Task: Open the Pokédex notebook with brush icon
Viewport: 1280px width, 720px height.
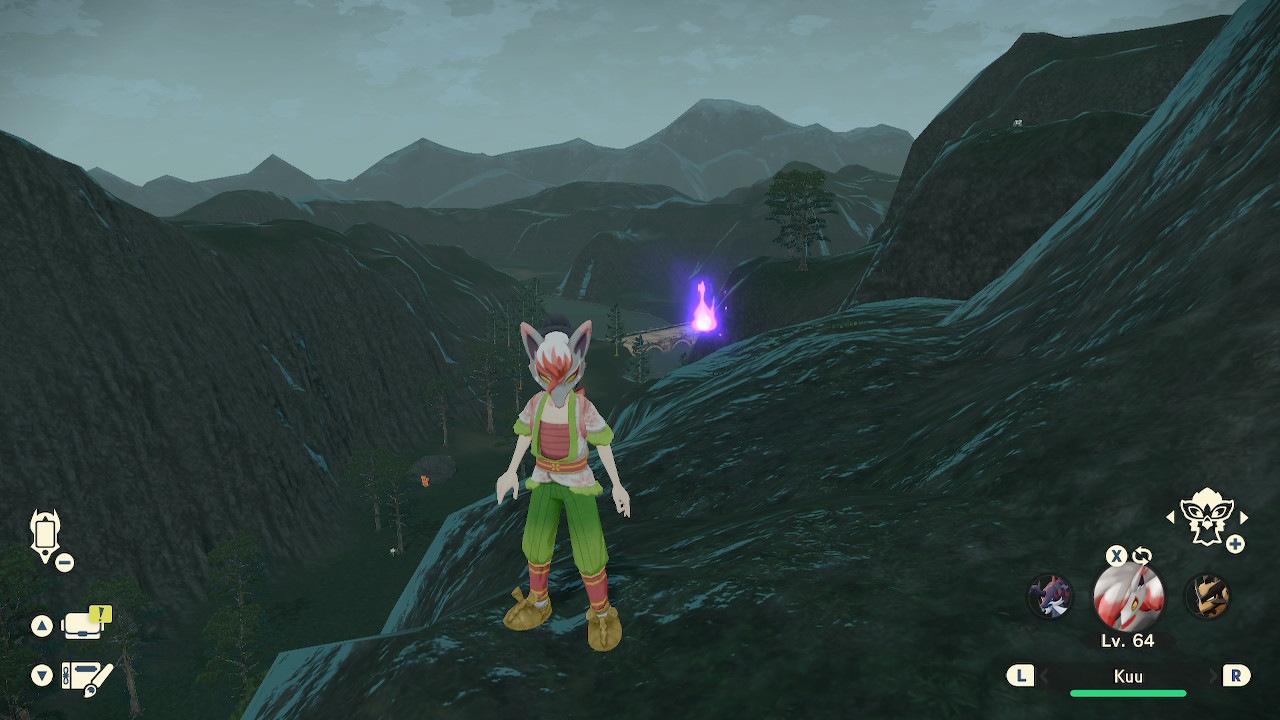Action: [x=86, y=677]
